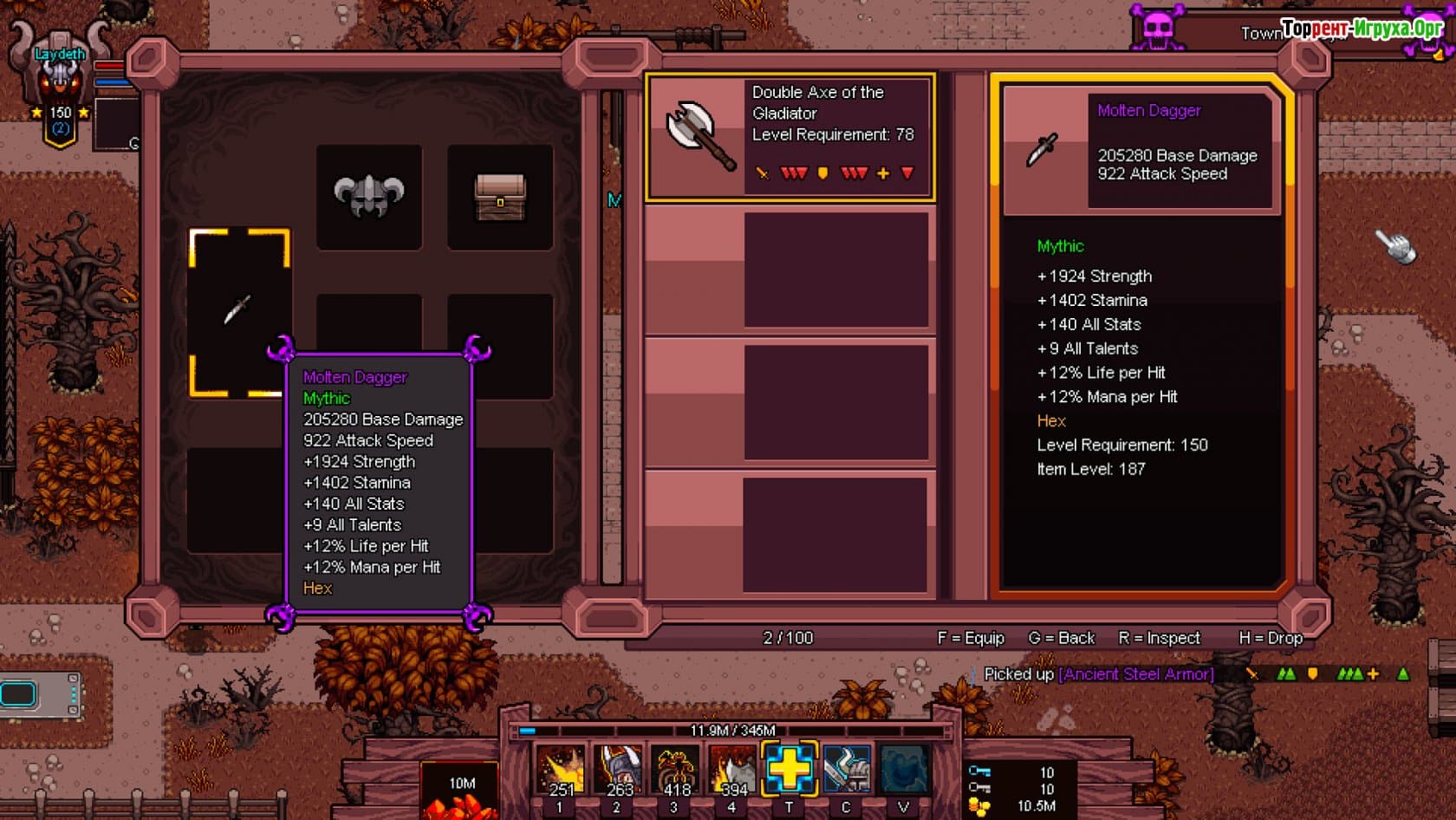Click the Ancient Steel Armor pickup link

click(1135, 674)
